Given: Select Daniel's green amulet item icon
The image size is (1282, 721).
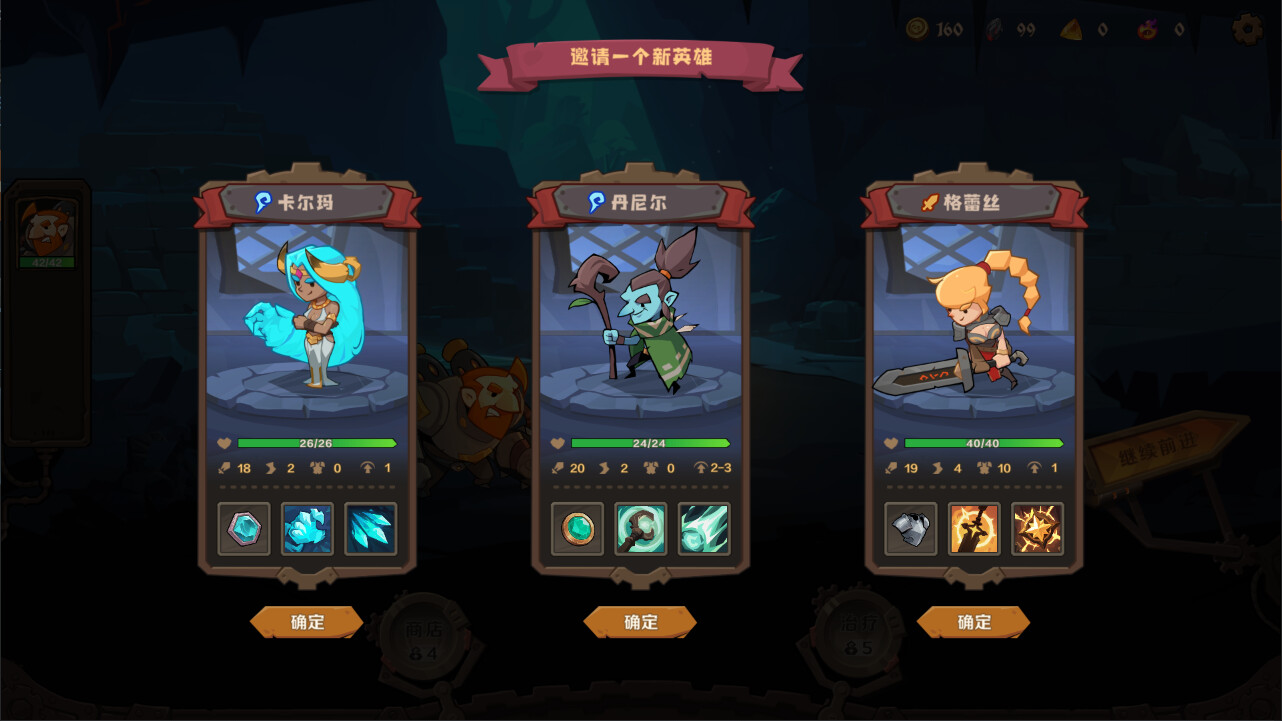Looking at the screenshot, I should coord(577,528).
